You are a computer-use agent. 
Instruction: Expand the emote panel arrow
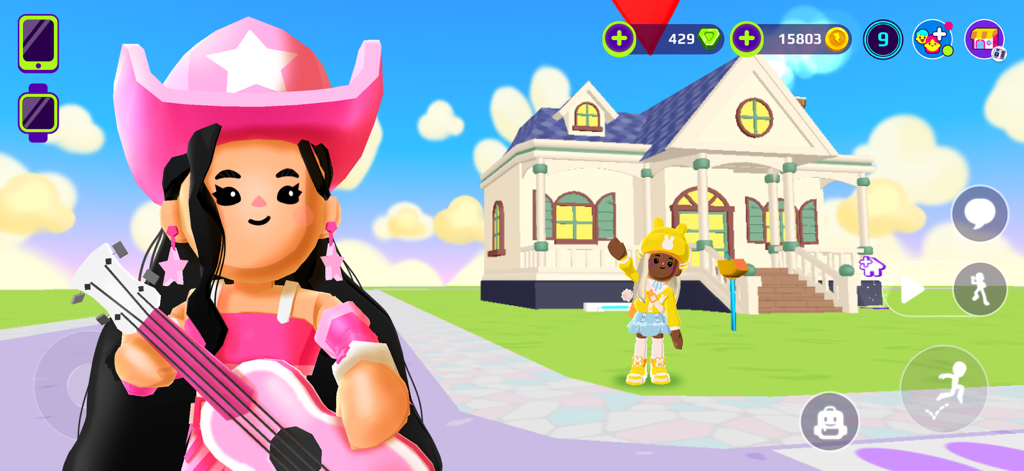(x=911, y=291)
